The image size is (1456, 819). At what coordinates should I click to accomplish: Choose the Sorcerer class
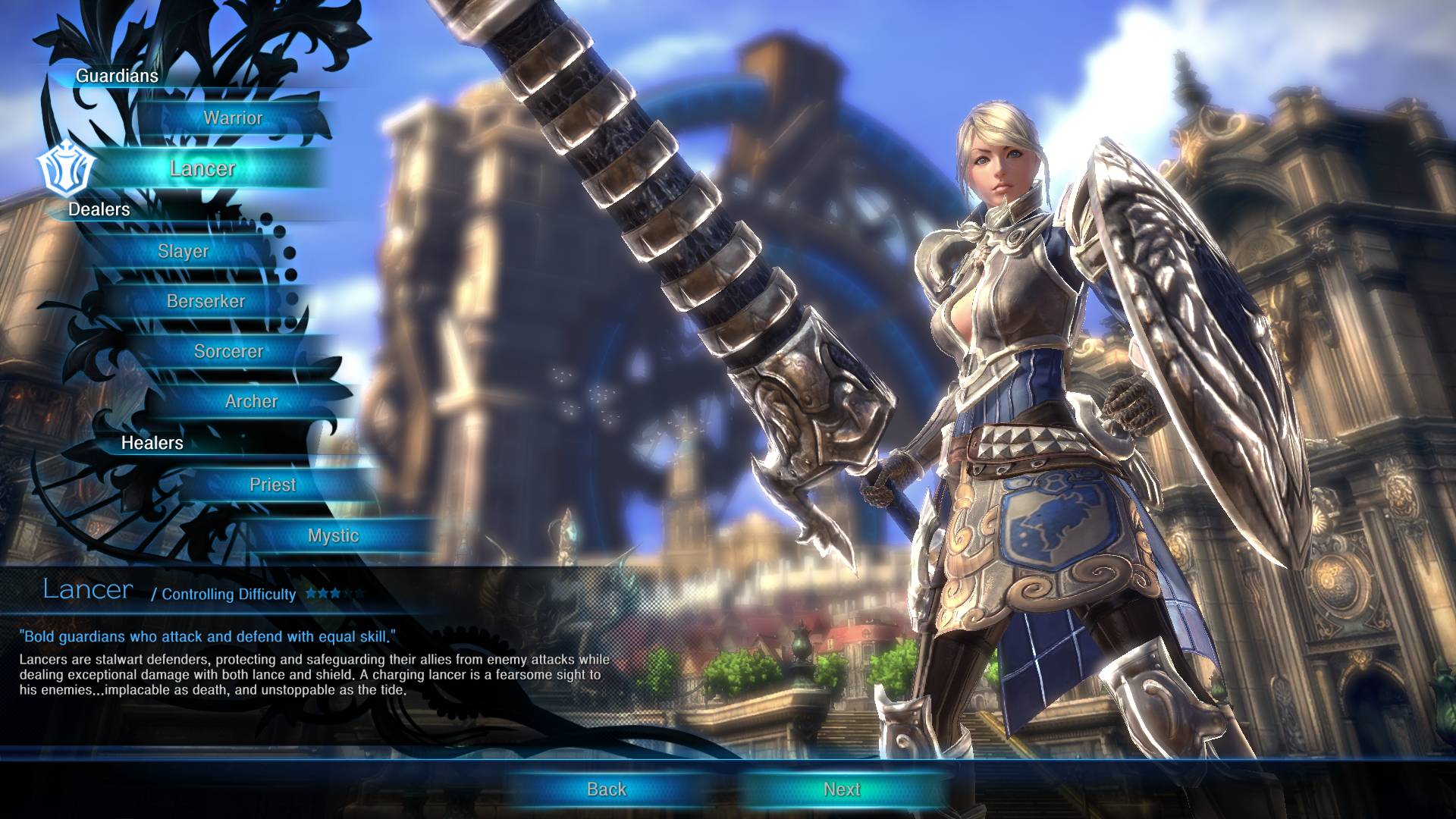[x=228, y=351]
